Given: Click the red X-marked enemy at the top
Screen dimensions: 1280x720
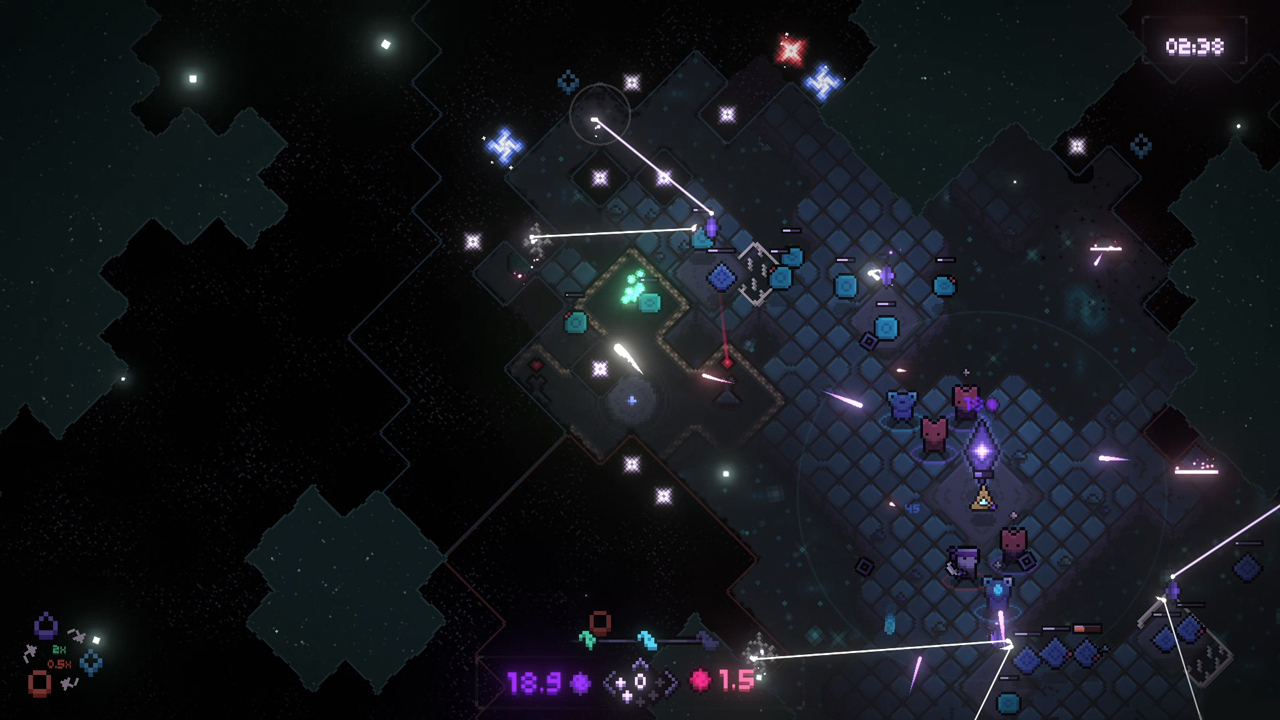Looking at the screenshot, I should point(790,50).
